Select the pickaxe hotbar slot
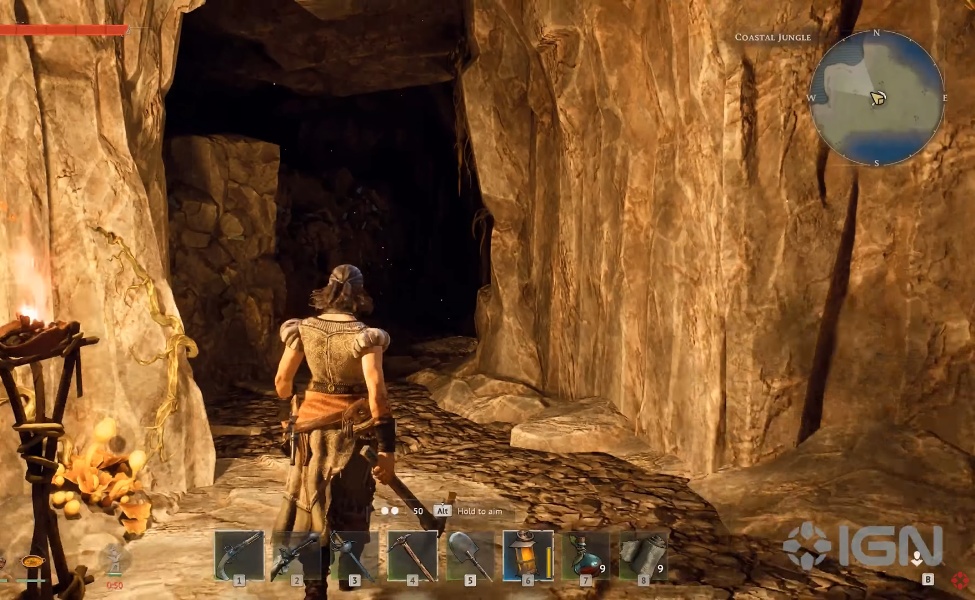 [x=412, y=555]
